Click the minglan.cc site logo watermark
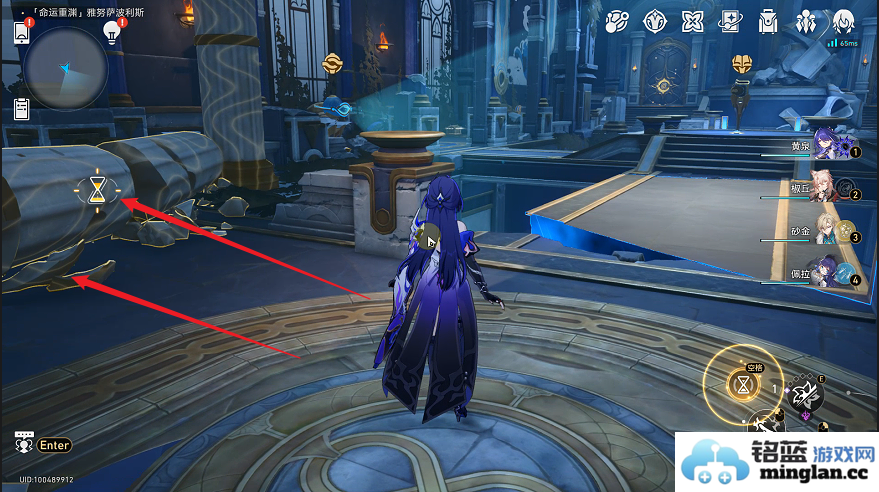This screenshot has width=879, height=492. point(777,463)
